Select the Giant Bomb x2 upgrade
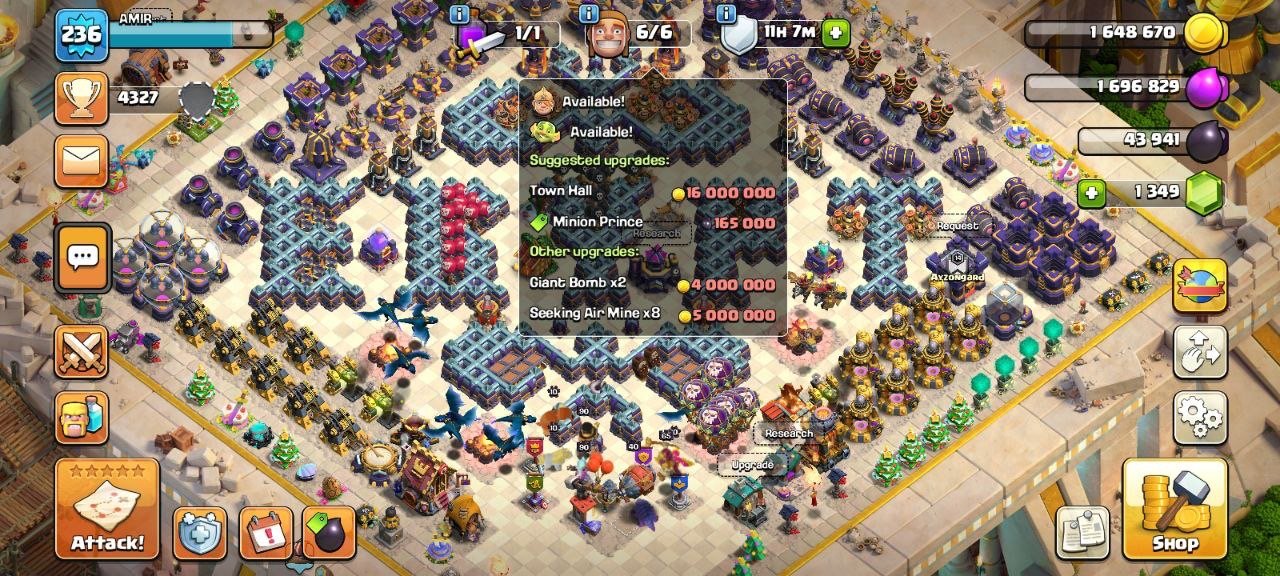Image resolution: width=1280 pixels, height=576 pixels. pos(652,284)
